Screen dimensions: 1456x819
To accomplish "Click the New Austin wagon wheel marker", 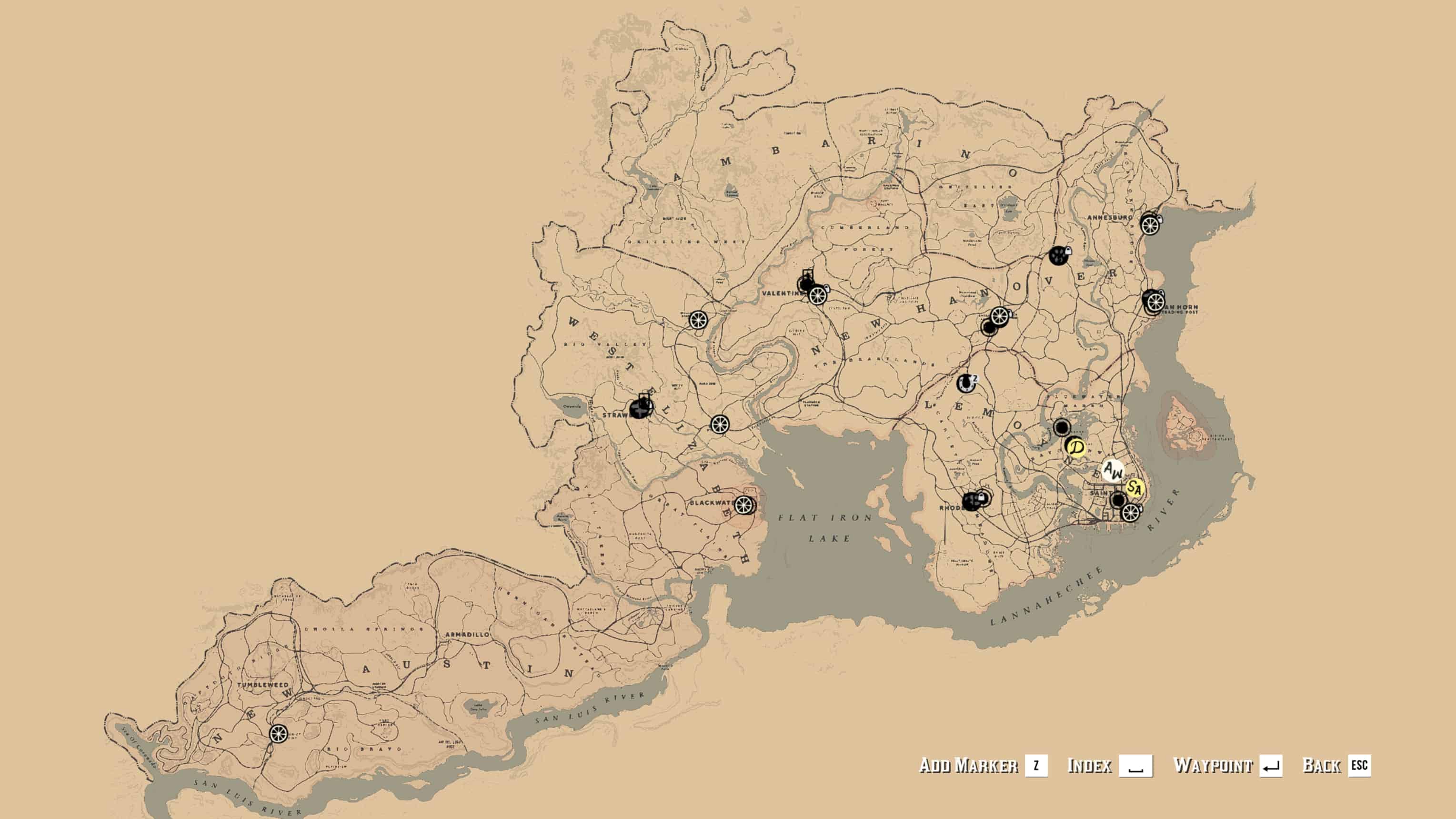I will click(278, 734).
